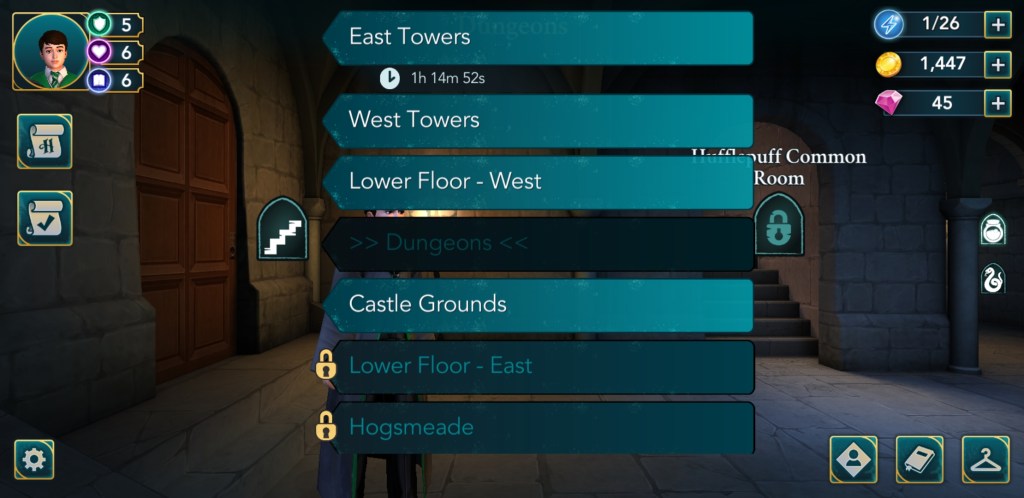This screenshot has height=498, width=1024.
Task: Add pink gems with the plus button
Action: point(997,103)
